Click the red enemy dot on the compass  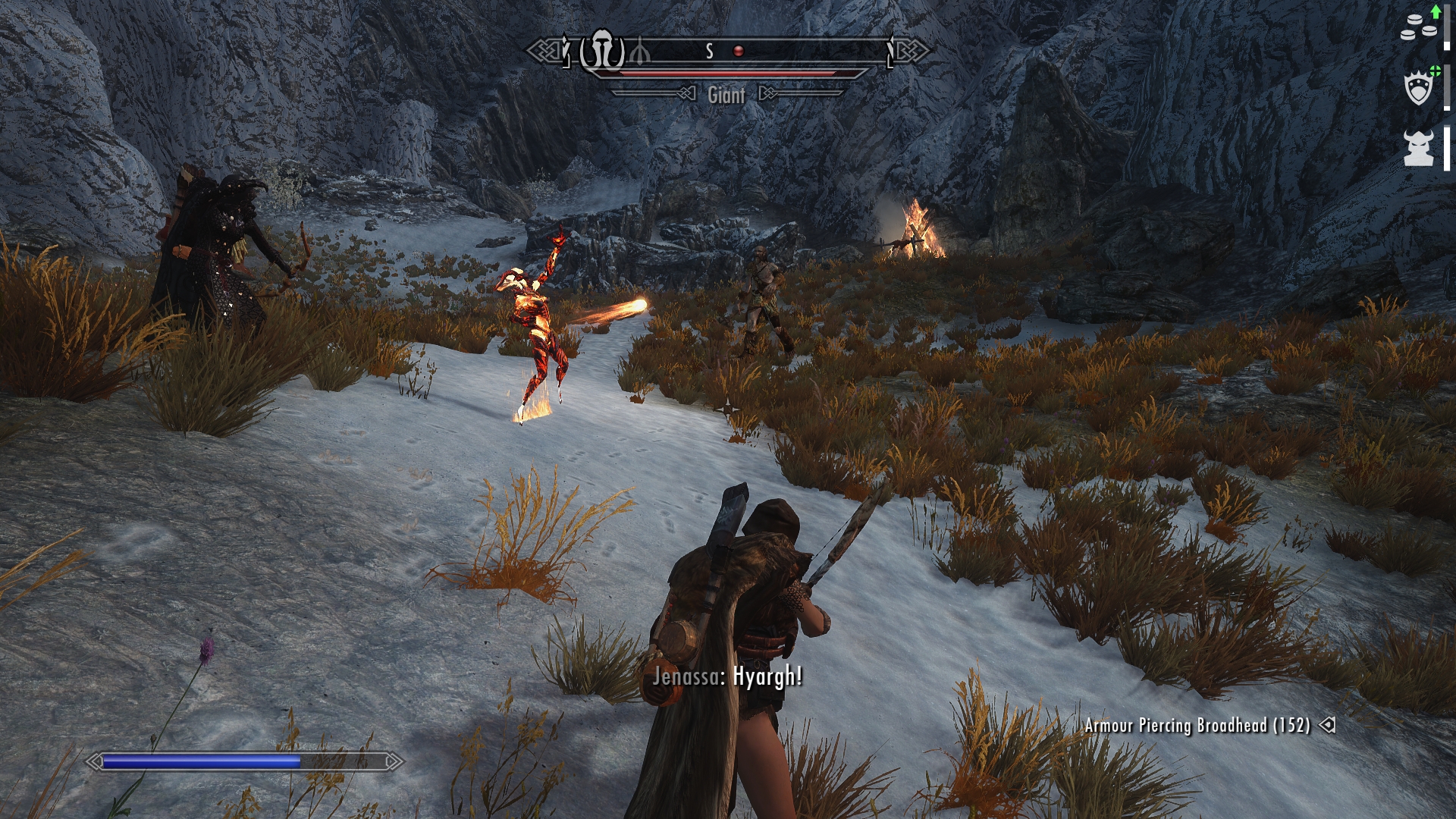737,51
